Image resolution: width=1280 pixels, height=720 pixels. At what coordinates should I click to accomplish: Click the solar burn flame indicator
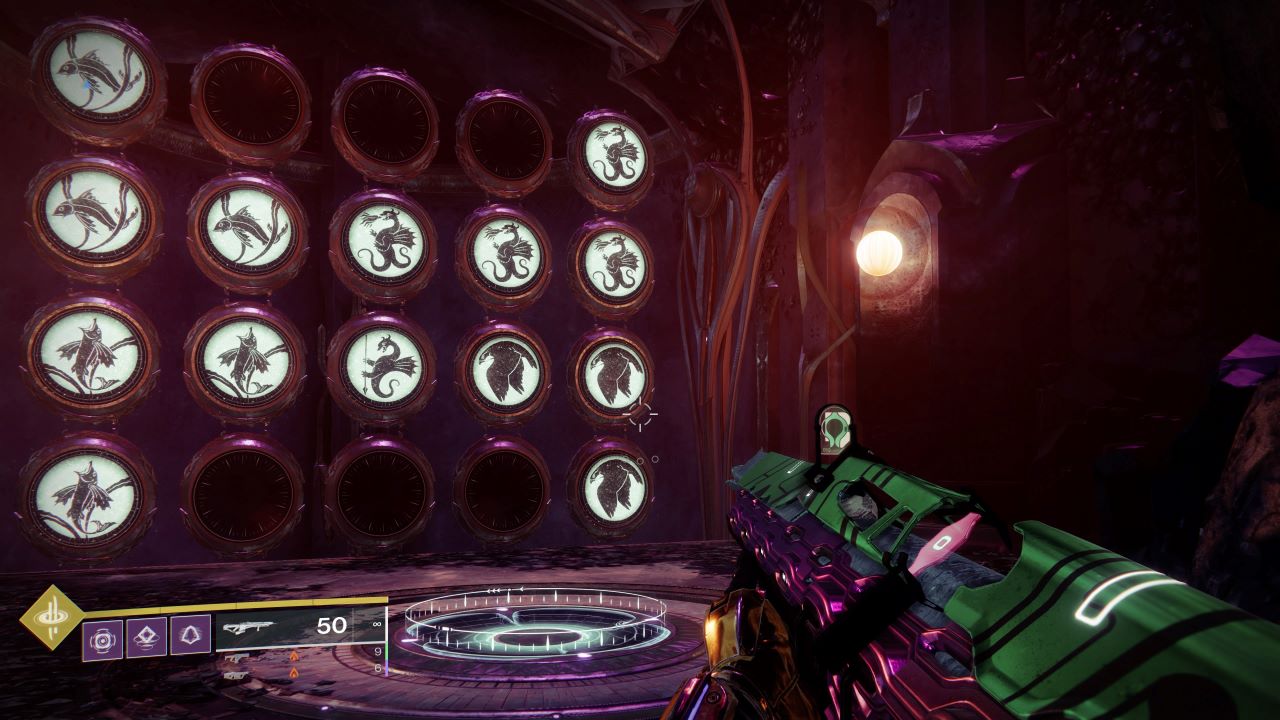pyautogui.click(x=295, y=655)
